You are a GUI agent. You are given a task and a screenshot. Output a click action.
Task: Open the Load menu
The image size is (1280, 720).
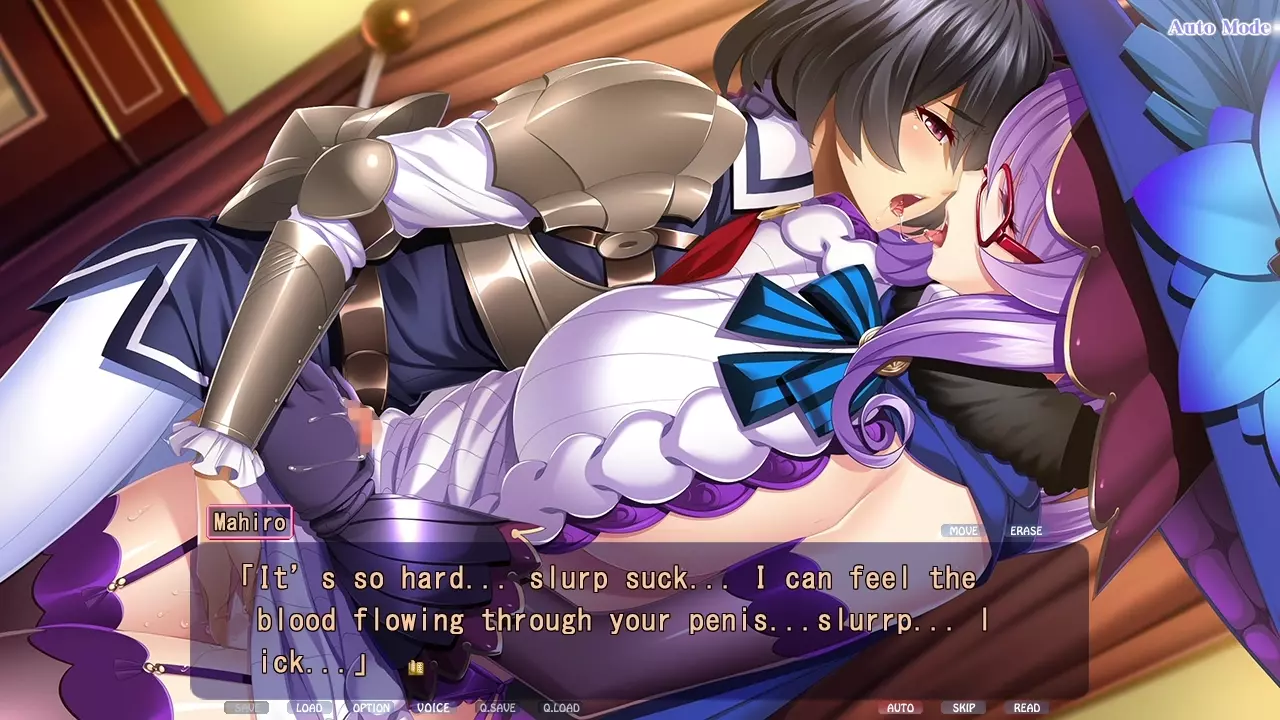(x=309, y=708)
